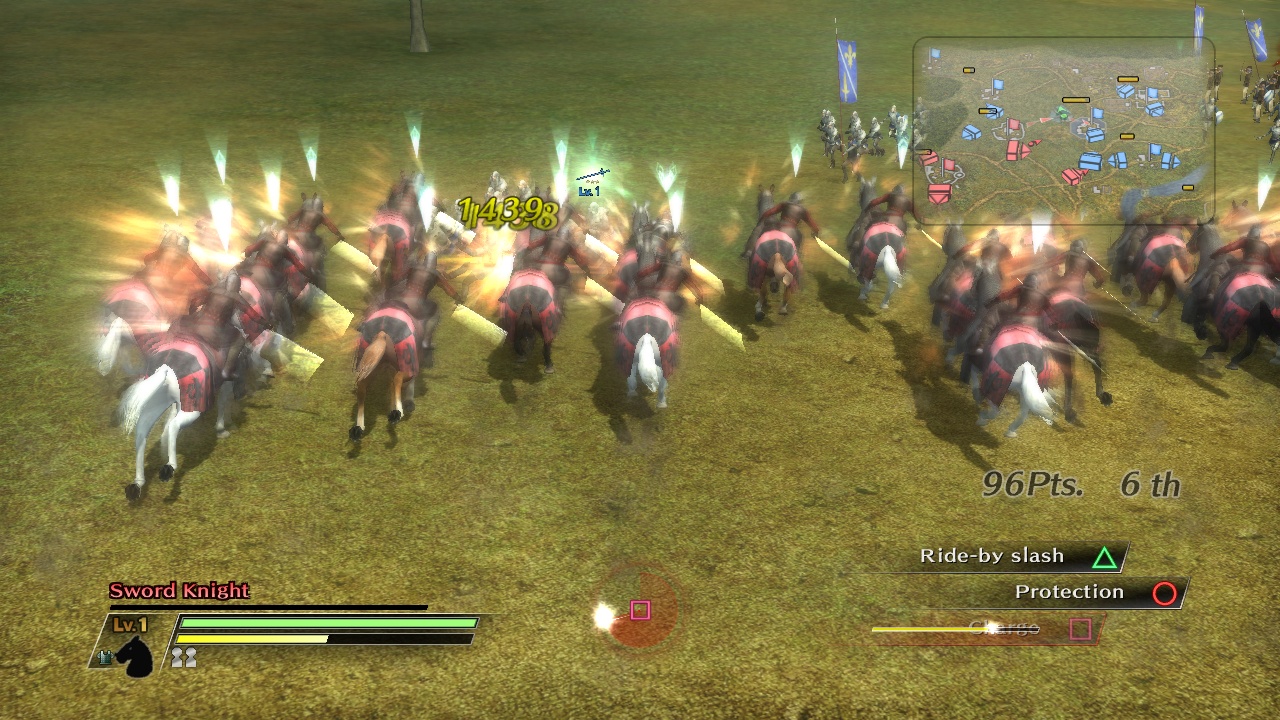Select the black horse unit icon
Viewport: 1280px width, 720px height.
pyautogui.click(x=135, y=657)
